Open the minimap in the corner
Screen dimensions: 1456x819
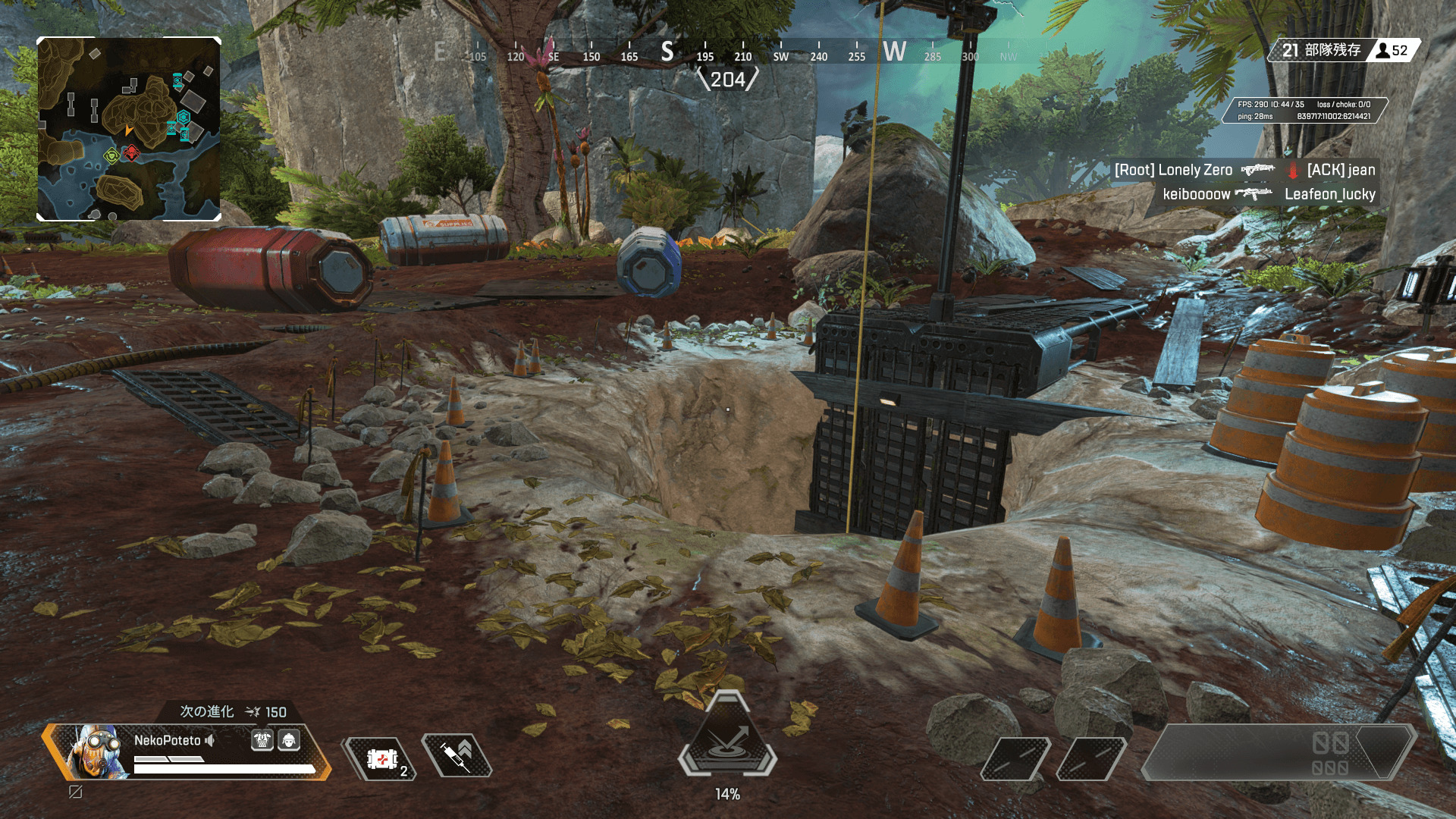point(129,129)
